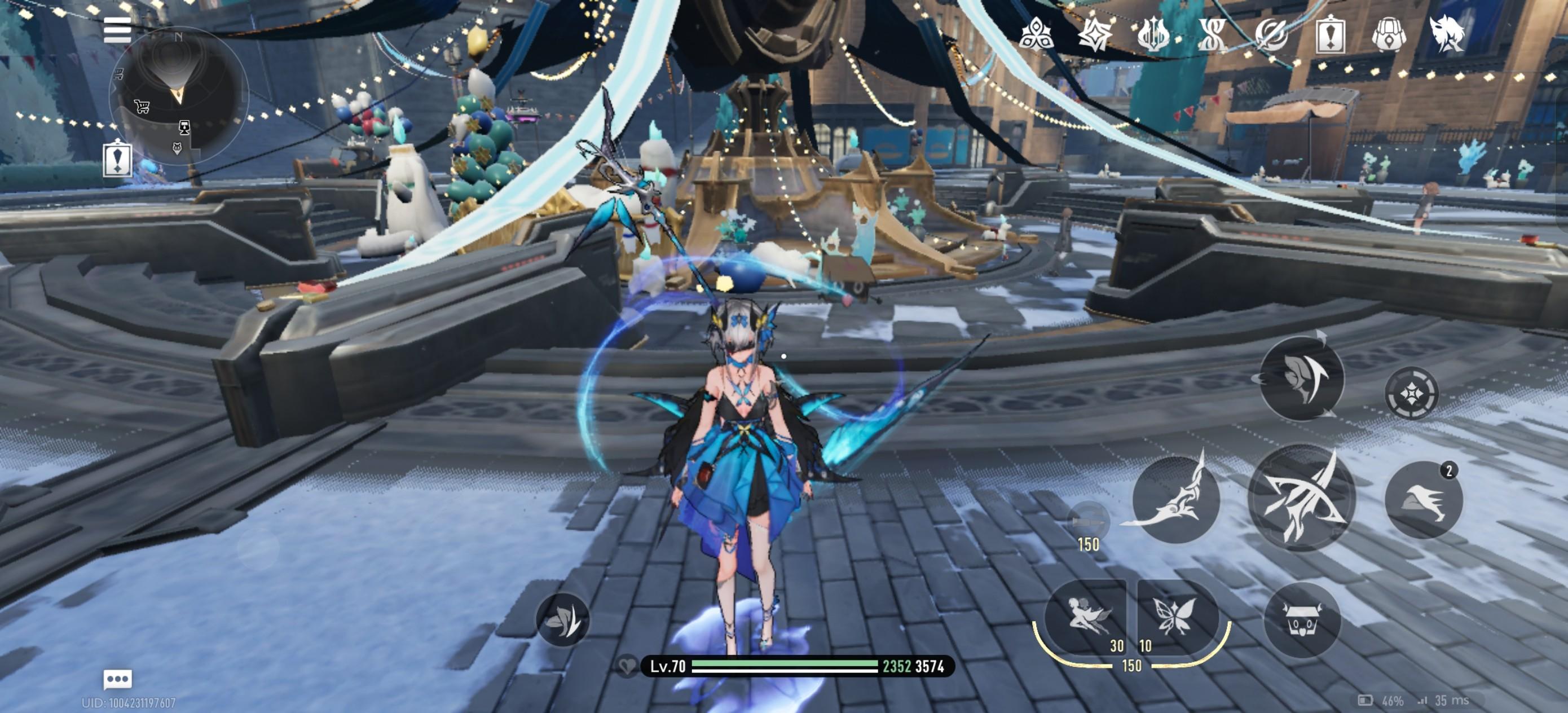Trigger the dodge spin button with arrows
Viewport: 1568px width, 713px height.
[x=1301, y=378]
